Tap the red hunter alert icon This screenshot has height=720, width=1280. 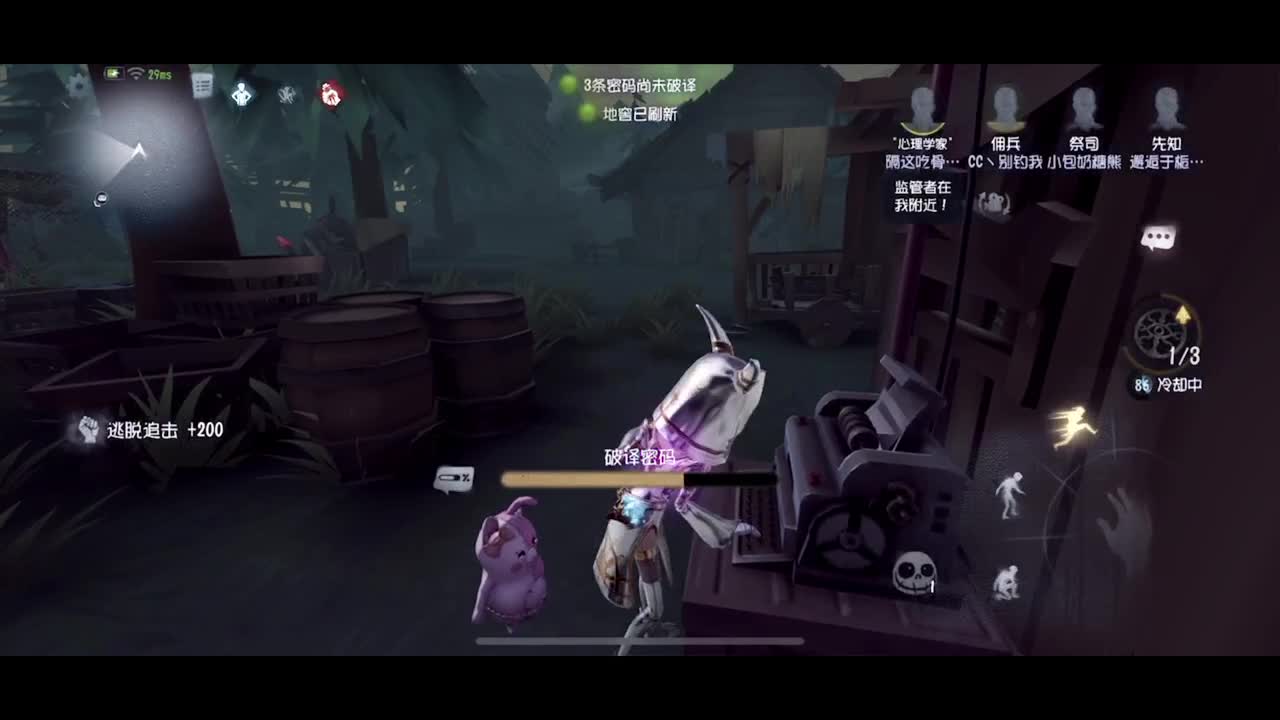(x=330, y=94)
